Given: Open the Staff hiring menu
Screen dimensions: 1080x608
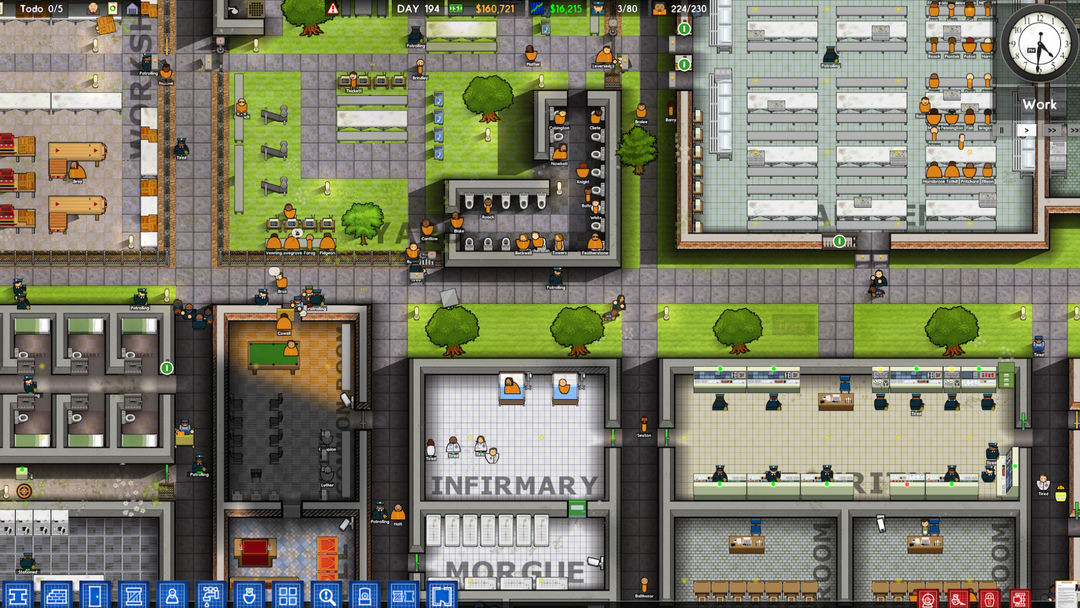Looking at the screenshot, I should (172, 595).
